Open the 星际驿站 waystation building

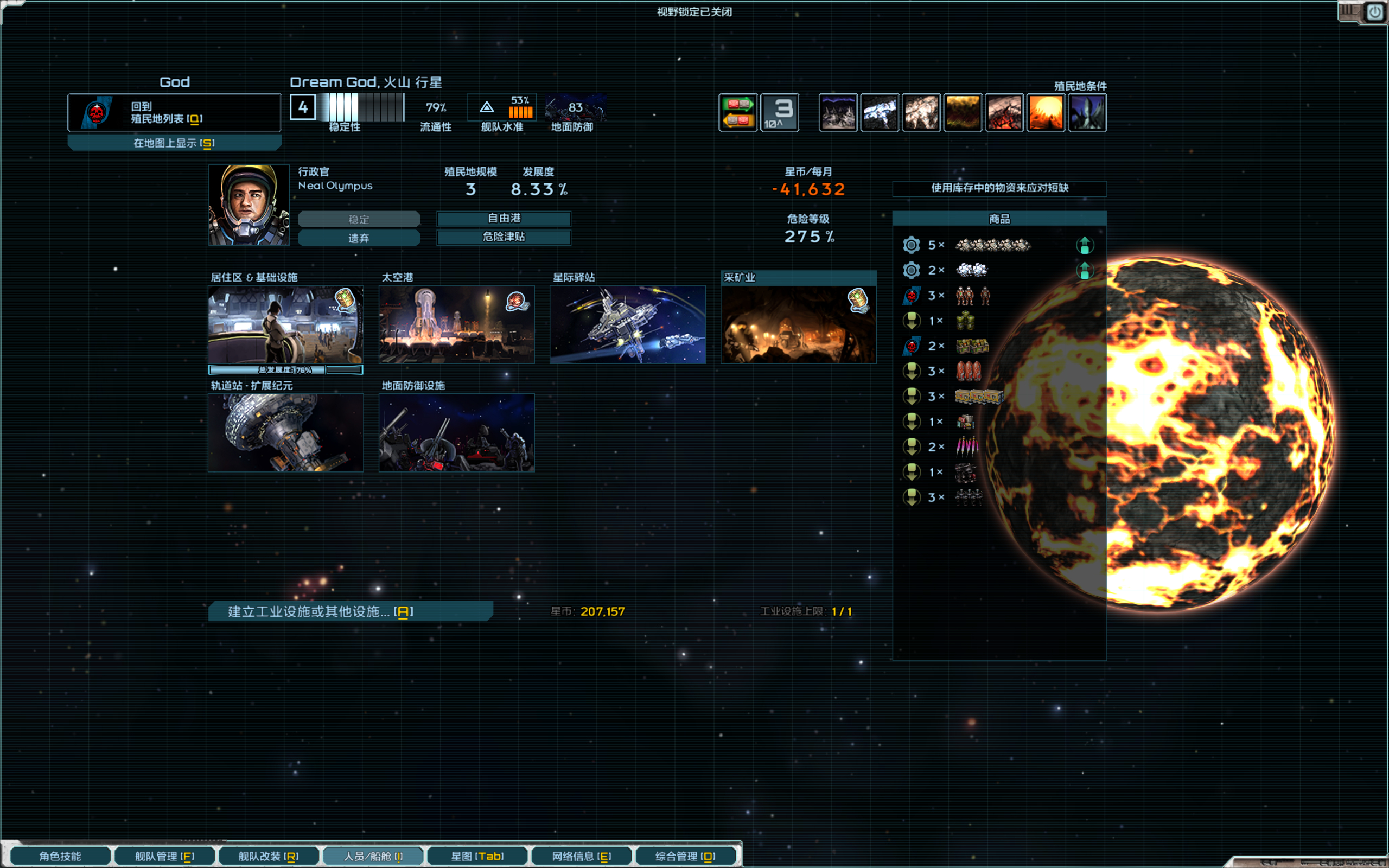point(627,324)
